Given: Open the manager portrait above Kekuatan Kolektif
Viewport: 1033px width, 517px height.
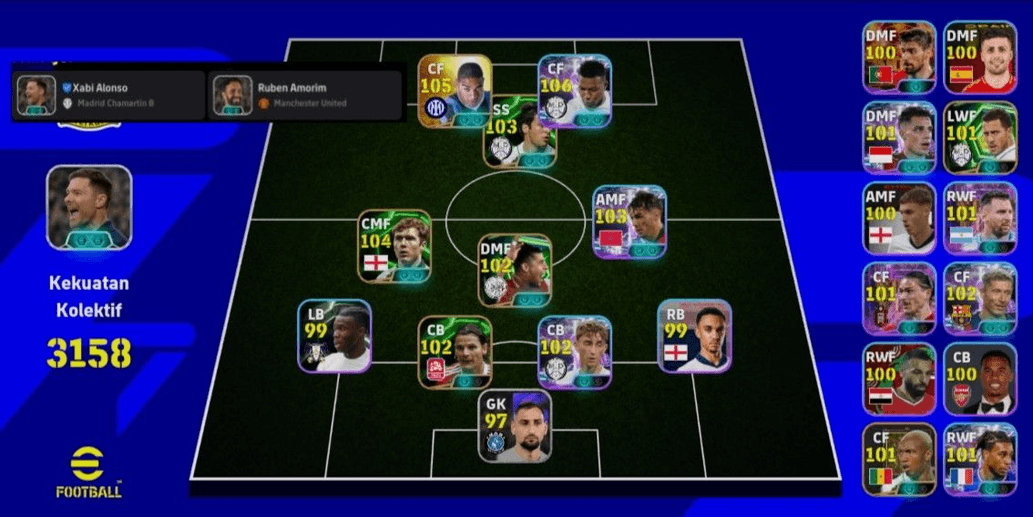Looking at the screenshot, I should coord(89,207).
